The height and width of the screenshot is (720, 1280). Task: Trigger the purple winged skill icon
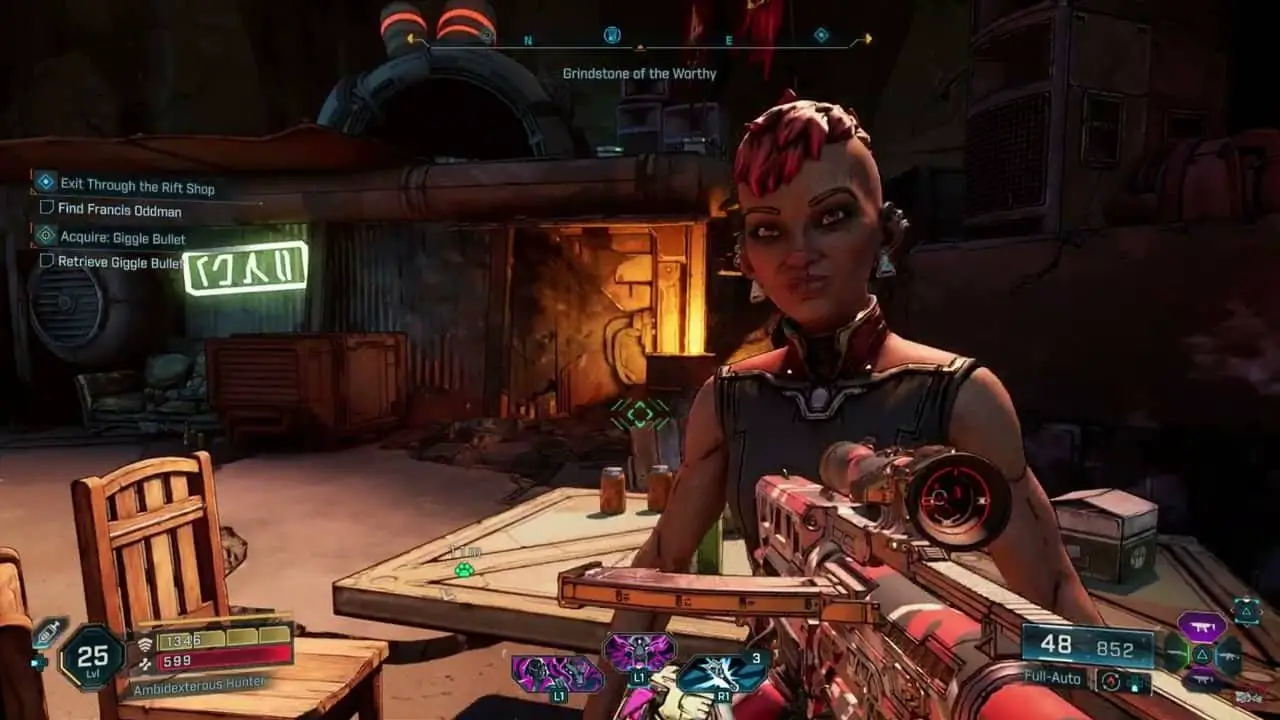pyautogui.click(x=638, y=653)
